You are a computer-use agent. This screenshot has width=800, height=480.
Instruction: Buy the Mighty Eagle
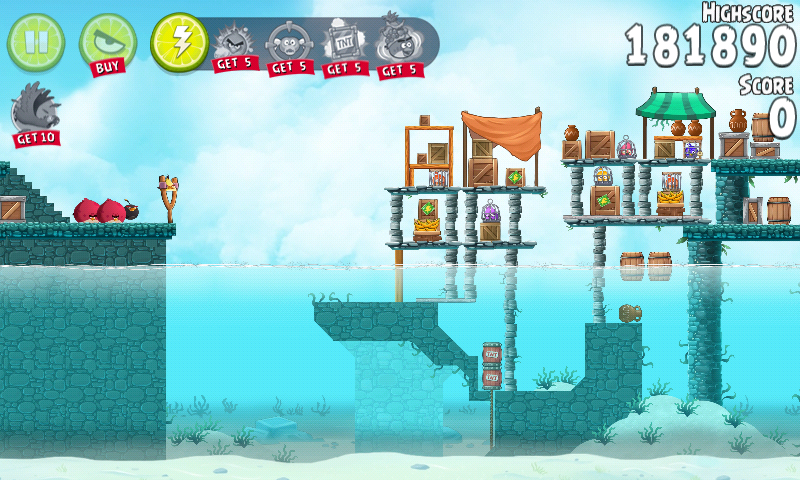tap(107, 43)
